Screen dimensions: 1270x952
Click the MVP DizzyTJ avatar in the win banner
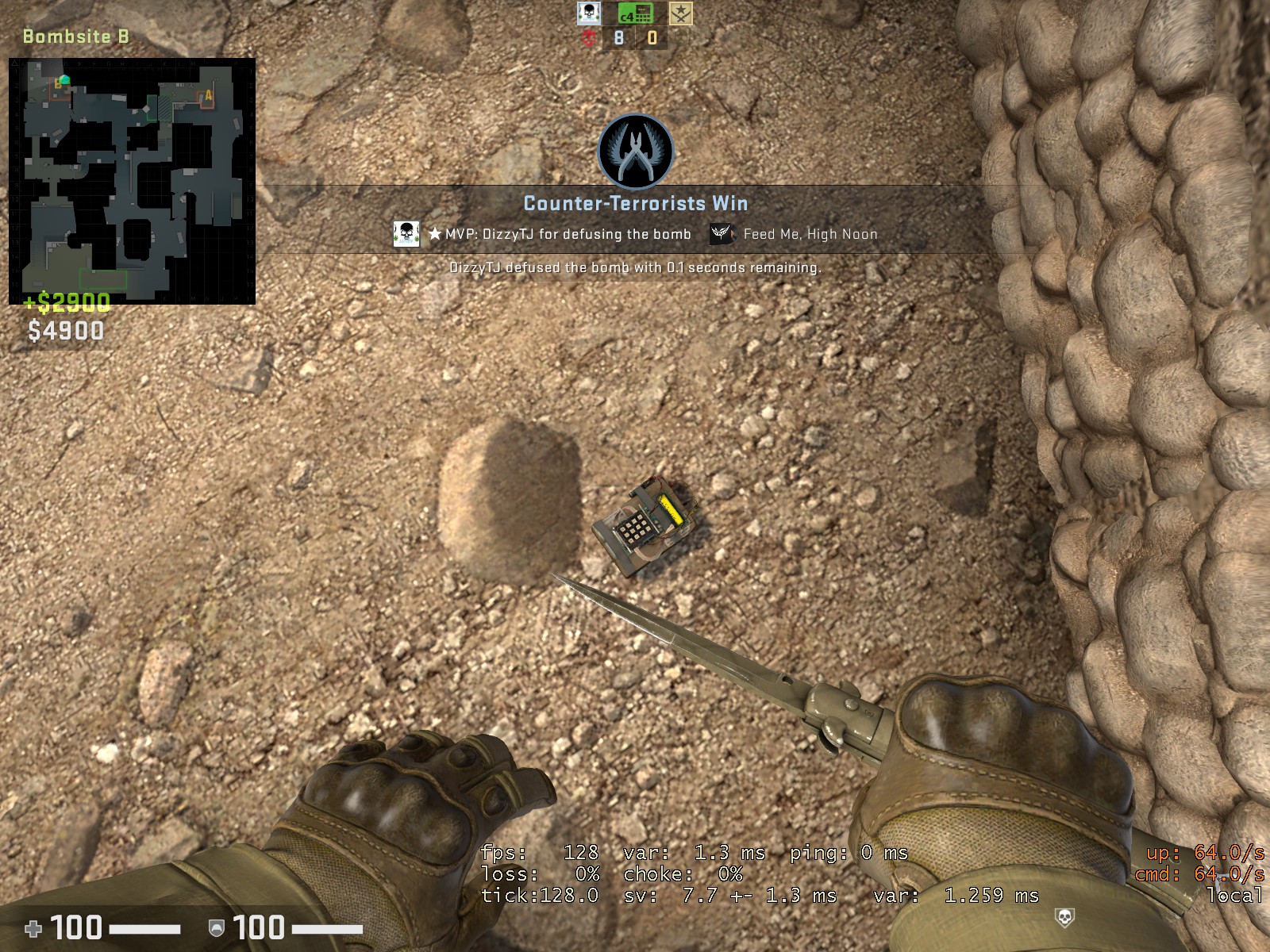(x=406, y=234)
